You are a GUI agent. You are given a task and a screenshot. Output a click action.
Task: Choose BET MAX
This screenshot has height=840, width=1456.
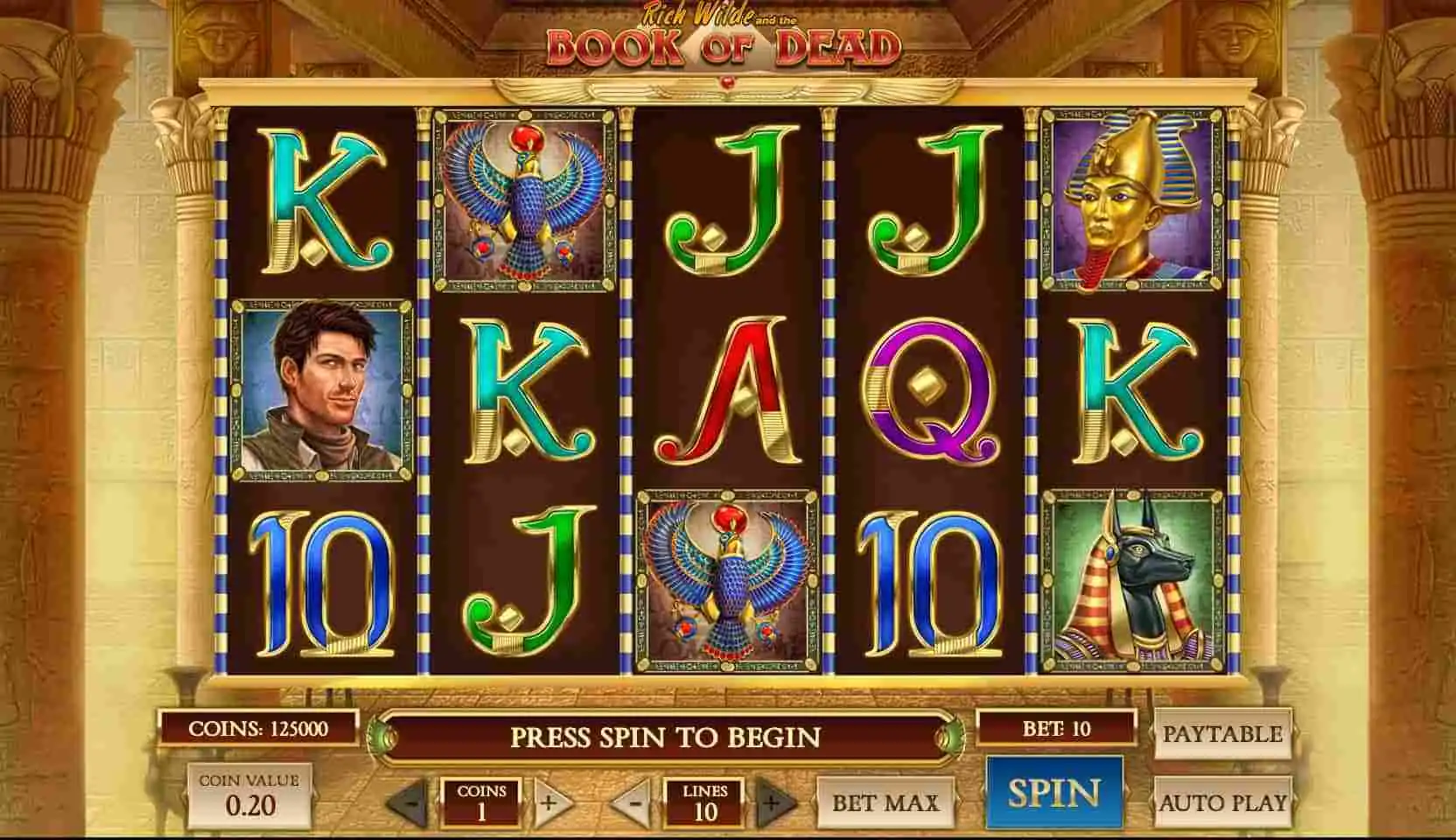[885, 801]
